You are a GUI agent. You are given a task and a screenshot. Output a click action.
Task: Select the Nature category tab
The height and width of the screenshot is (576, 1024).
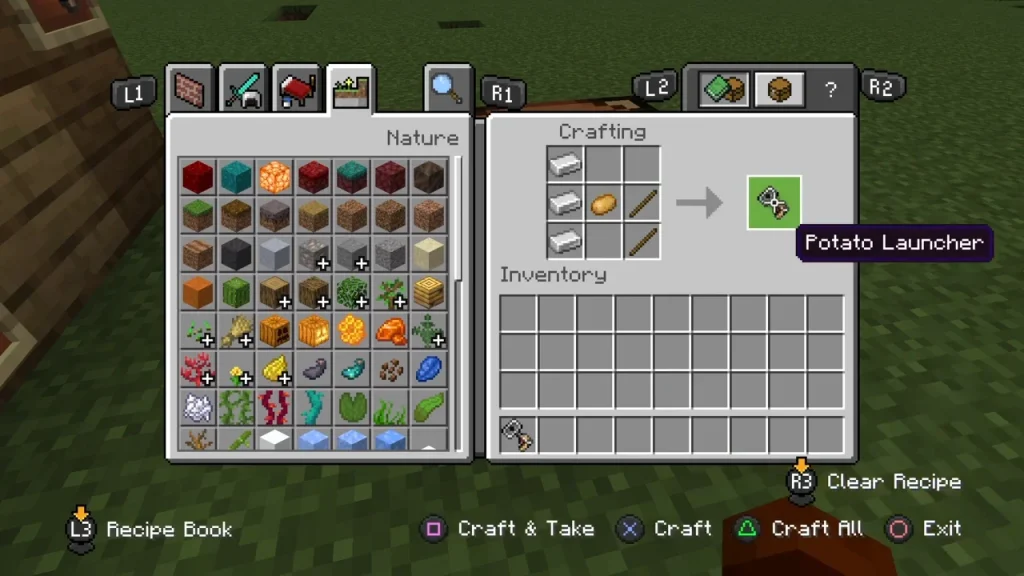[x=349, y=91]
